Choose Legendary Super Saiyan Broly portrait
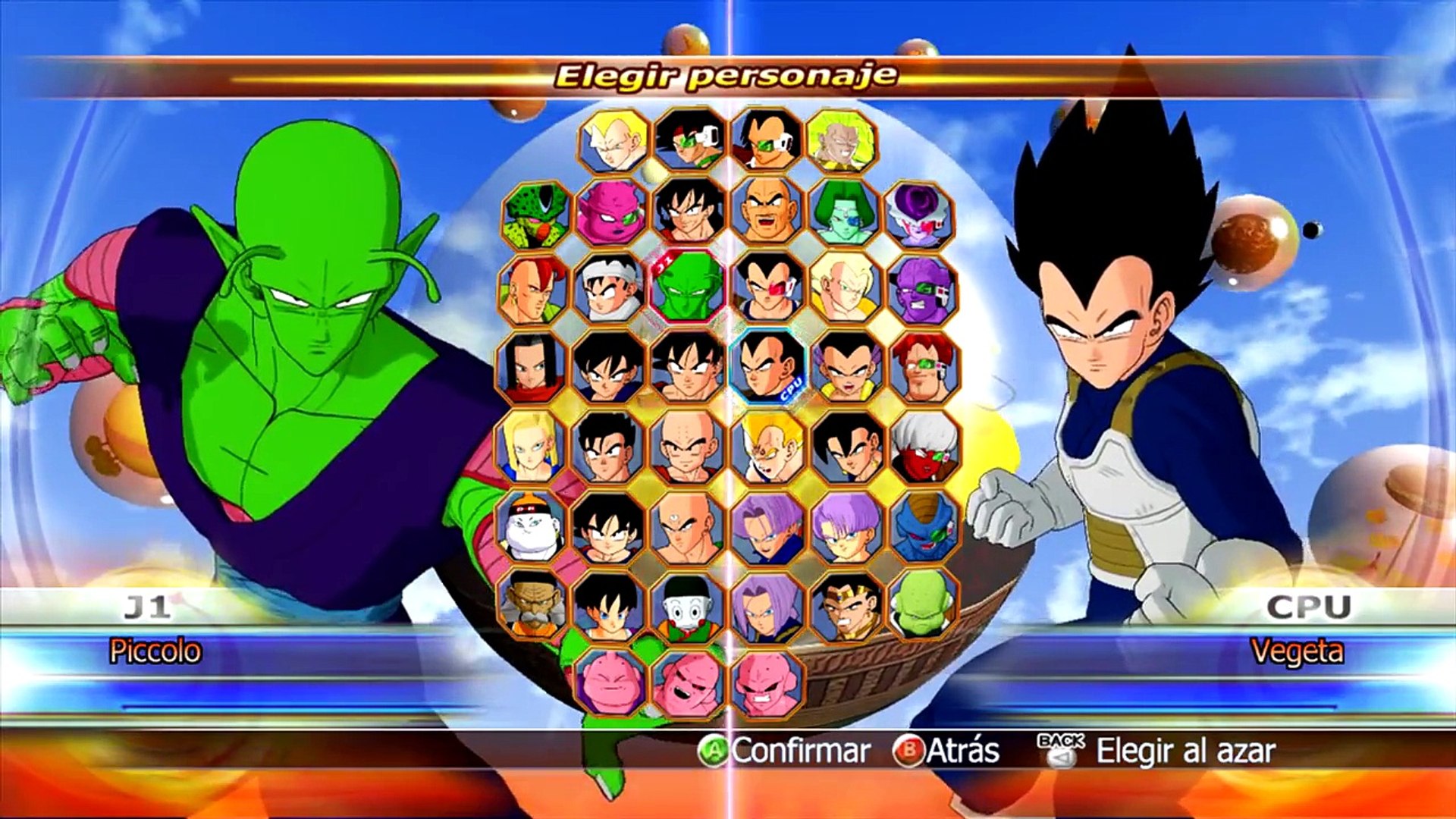Screen dimensions: 1456x819 [842, 140]
